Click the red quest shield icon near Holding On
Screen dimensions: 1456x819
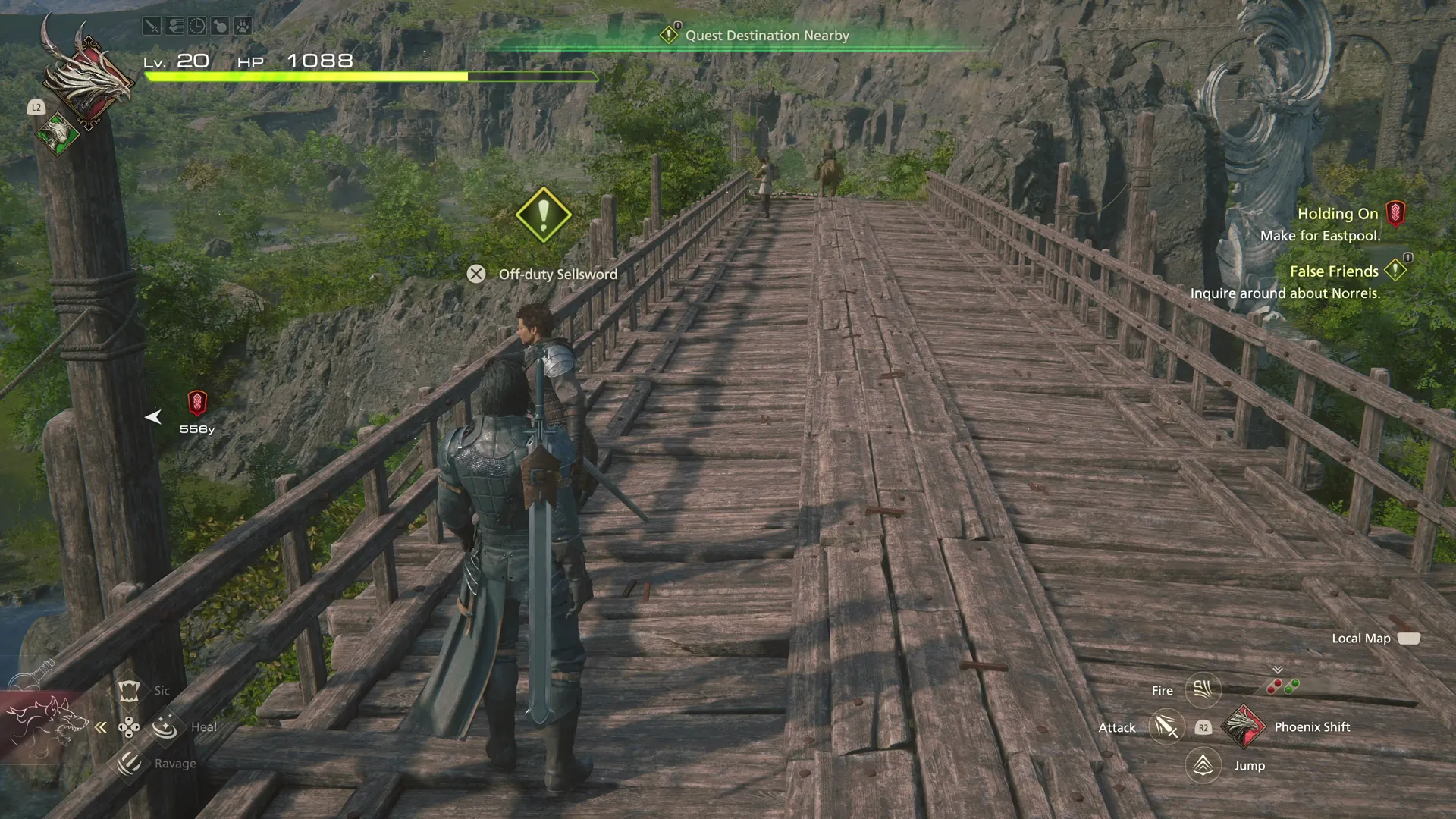[x=1395, y=214]
